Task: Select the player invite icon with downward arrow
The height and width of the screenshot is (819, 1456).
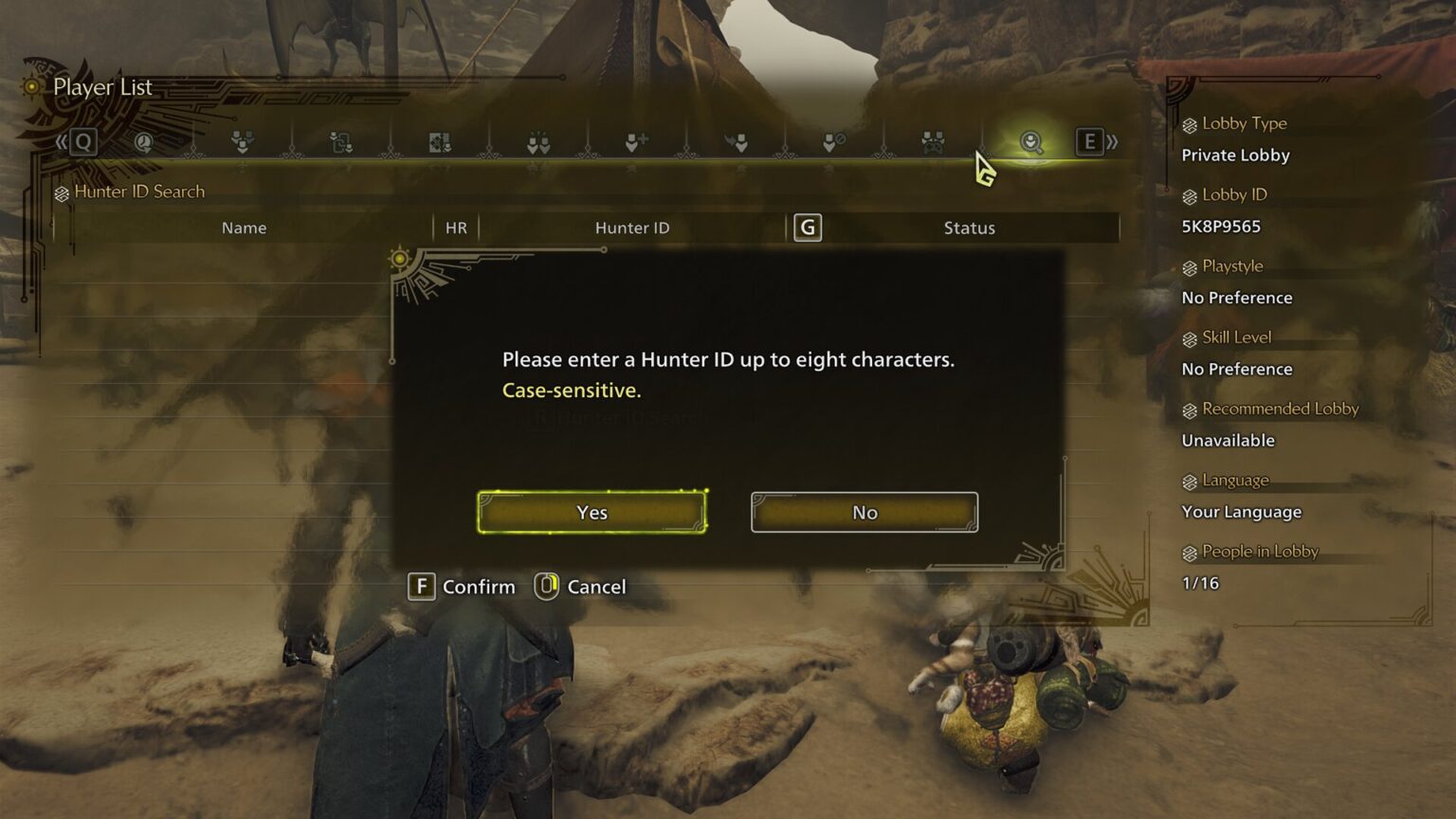Action: click(x=738, y=142)
